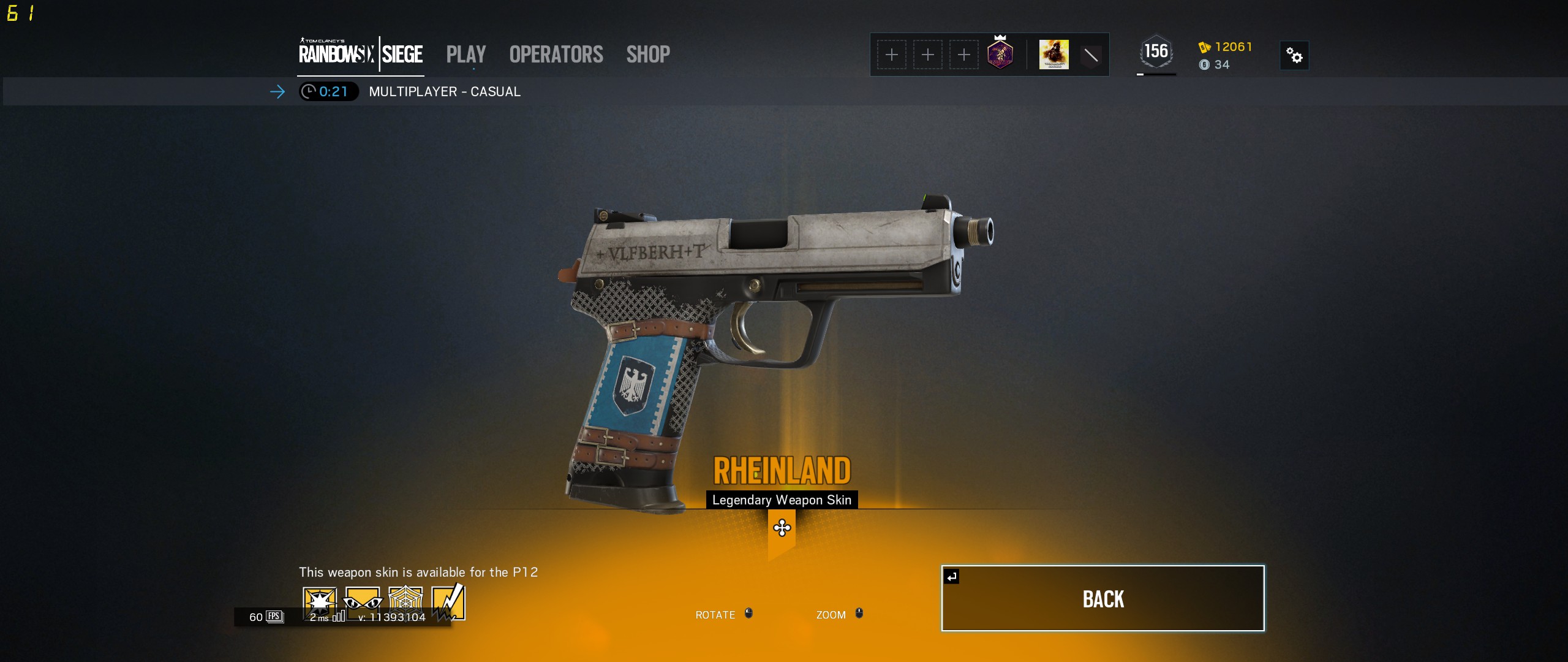Switch to the OPERATORS tab
Viewport: 1568px width, 662px height.
point(555,55)
